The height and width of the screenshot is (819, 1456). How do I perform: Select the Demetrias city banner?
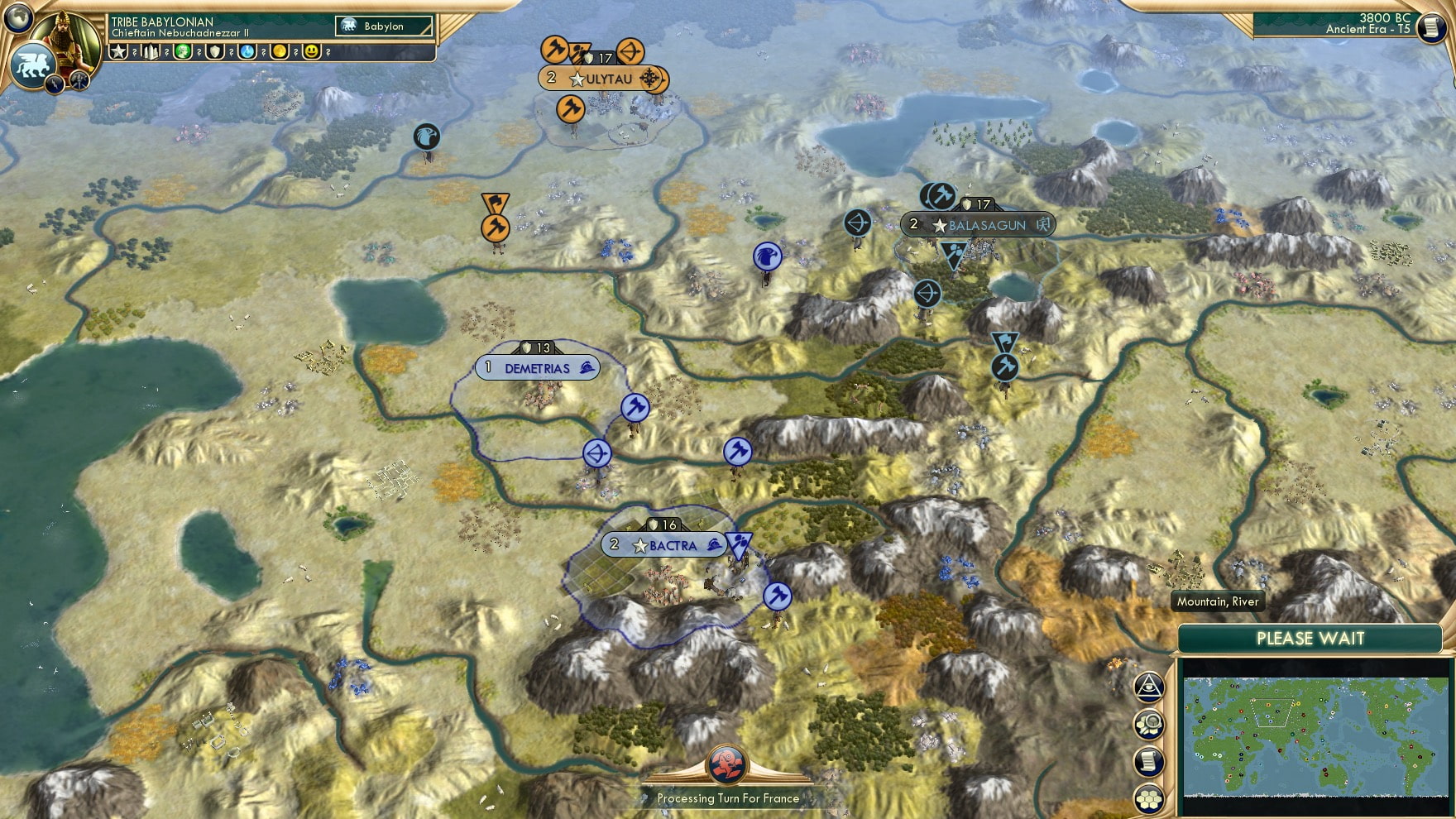click(x=538, y=368)
